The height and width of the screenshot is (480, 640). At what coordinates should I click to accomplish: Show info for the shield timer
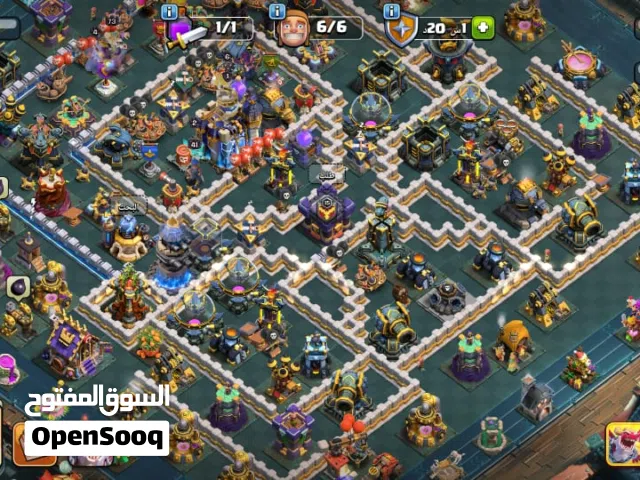392,10
